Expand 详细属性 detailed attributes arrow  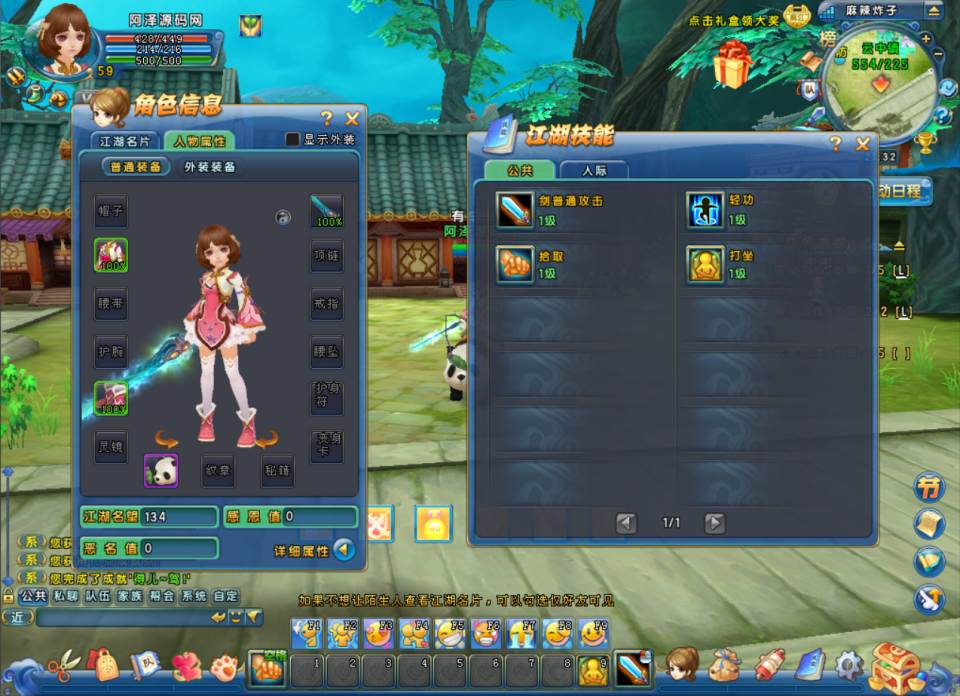[x=344, y=549]
